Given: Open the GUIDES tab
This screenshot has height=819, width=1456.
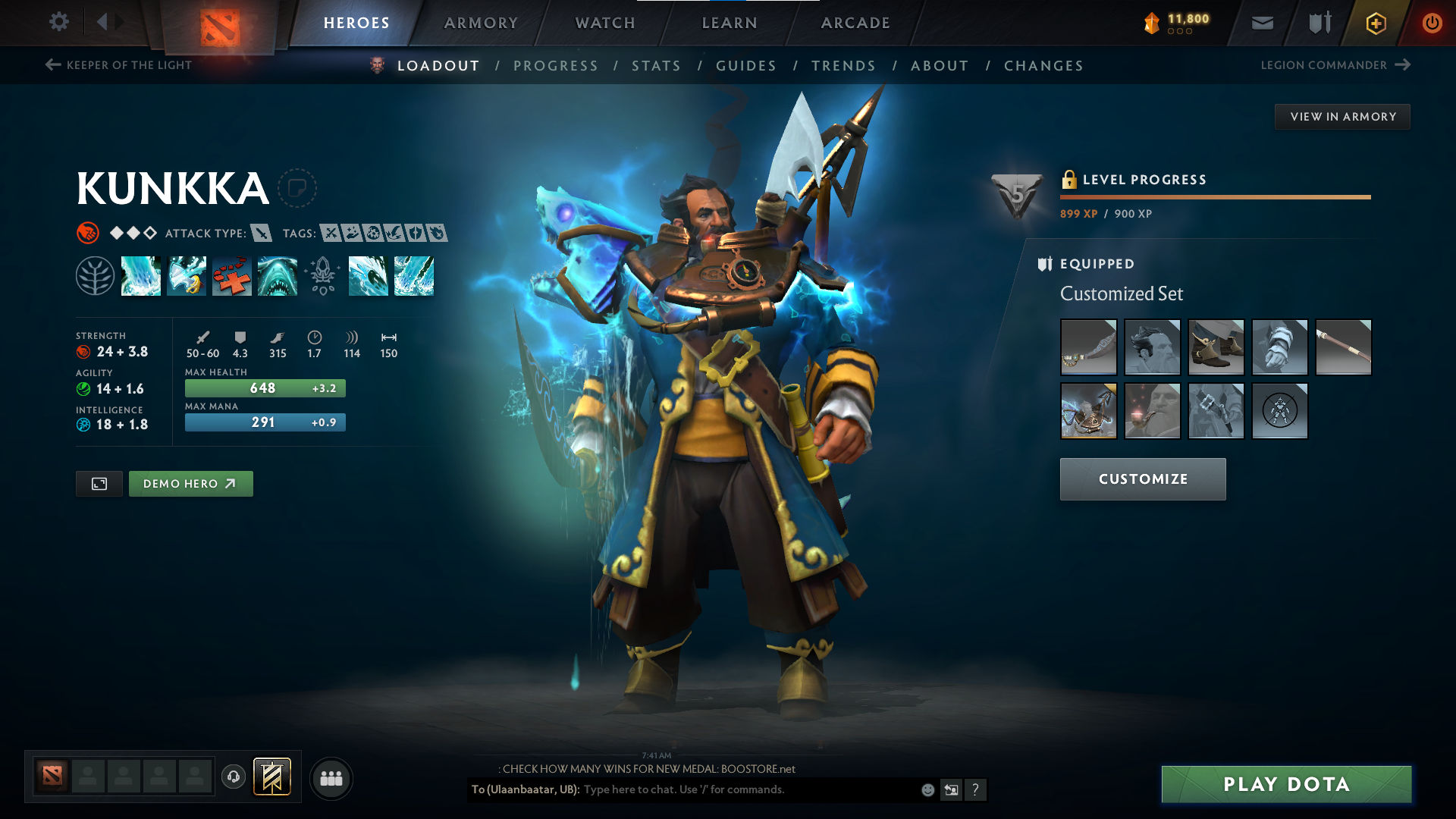Looking at the screenshot, I should (x=746, y=66).
